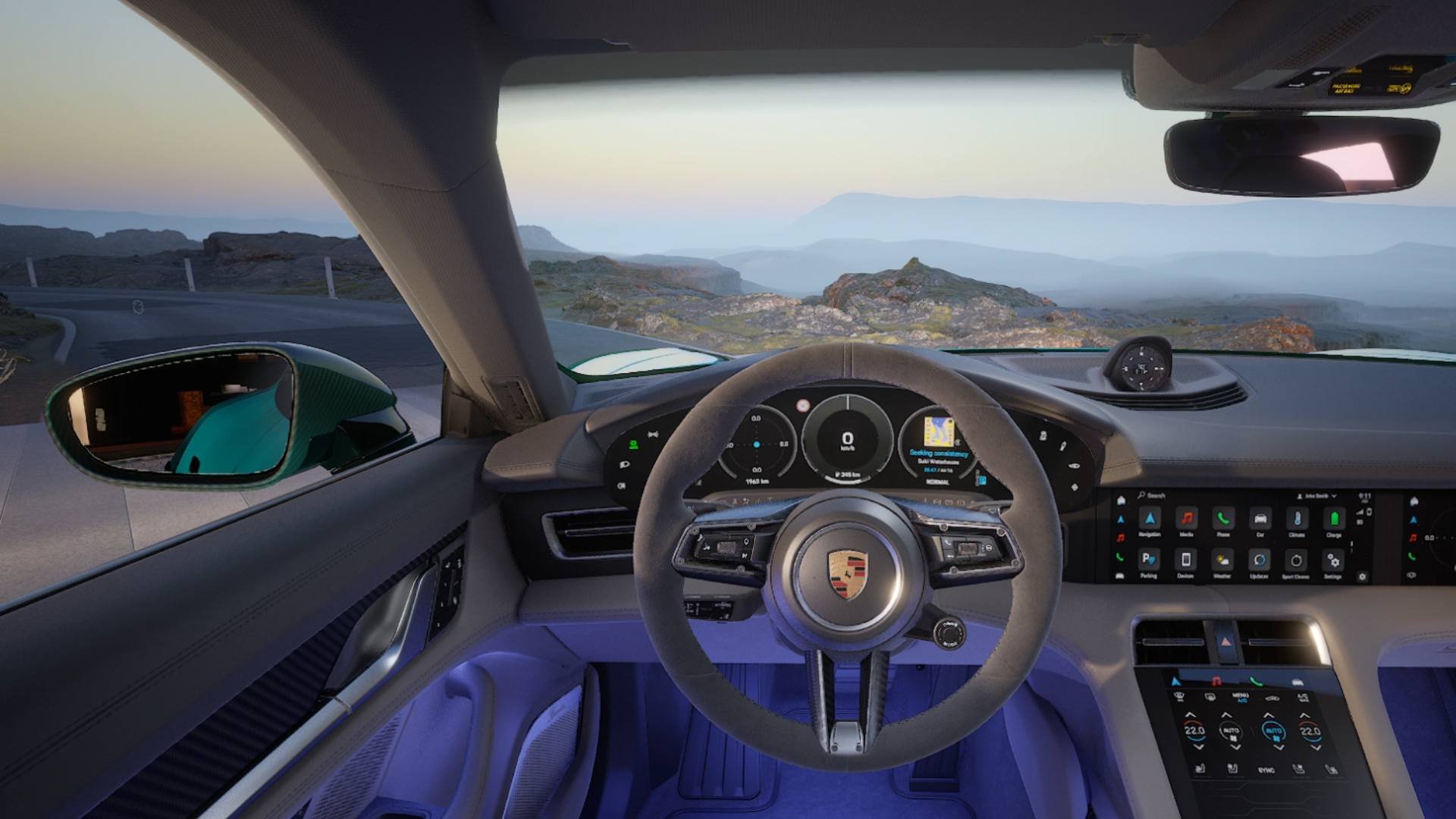Open the Car app tile
This screenshot has height=819, width=1456.
tap(1260, 519)
